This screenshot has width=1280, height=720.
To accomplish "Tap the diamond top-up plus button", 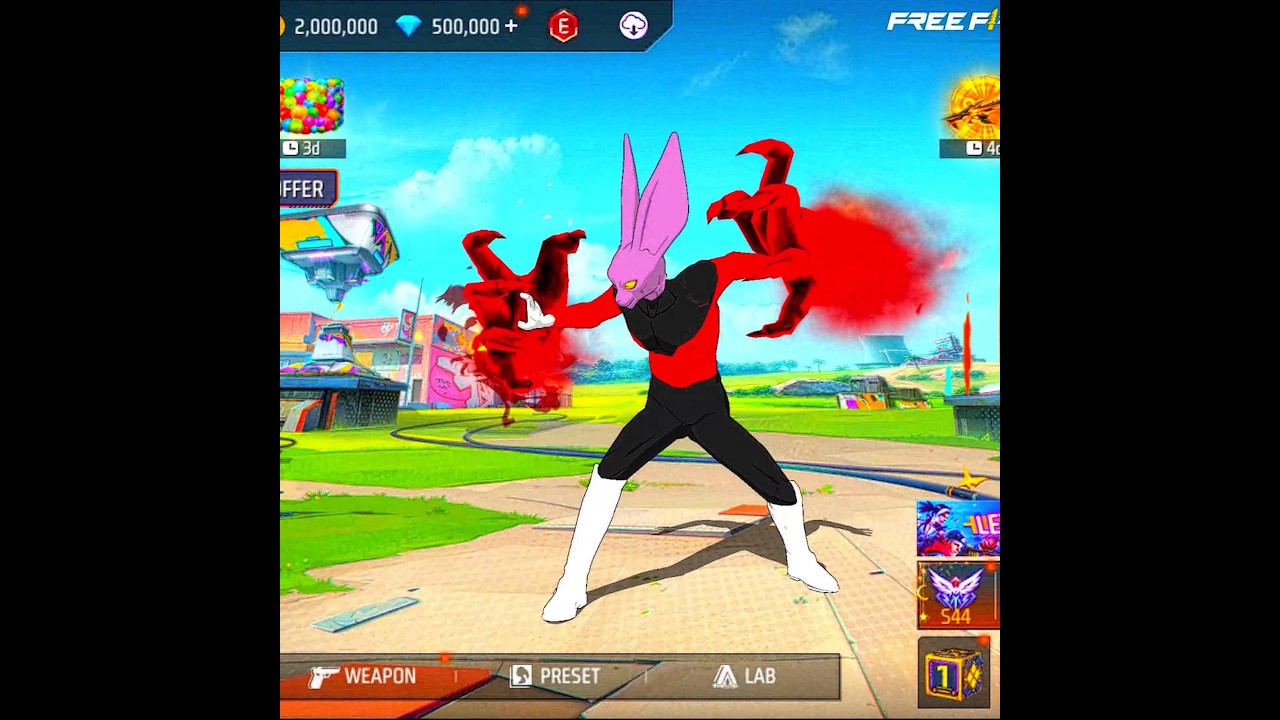I will [x=512, y=27].
